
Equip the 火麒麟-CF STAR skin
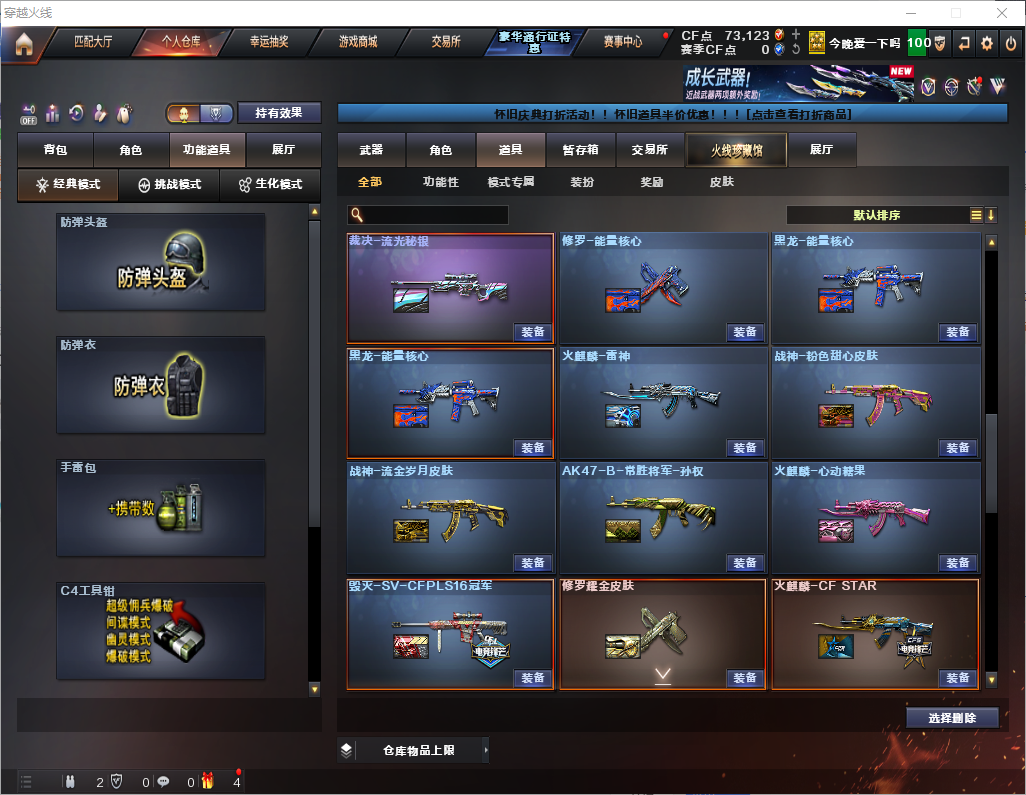click(957, 678)
